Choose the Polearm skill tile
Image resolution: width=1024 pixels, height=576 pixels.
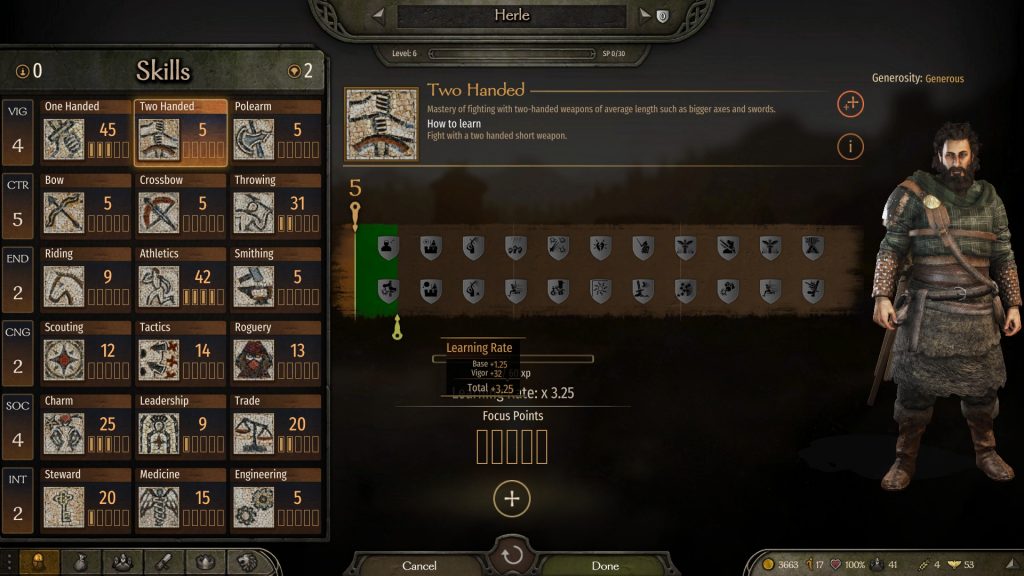click(x=276, y=133)
